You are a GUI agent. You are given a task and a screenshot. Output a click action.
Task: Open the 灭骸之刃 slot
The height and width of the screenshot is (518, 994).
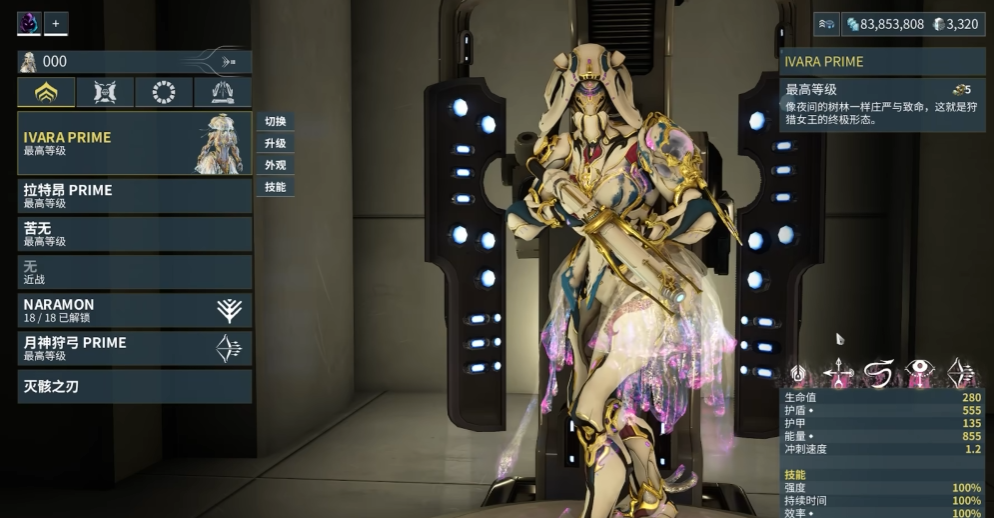pyautogui.click(x=134, y=386)
